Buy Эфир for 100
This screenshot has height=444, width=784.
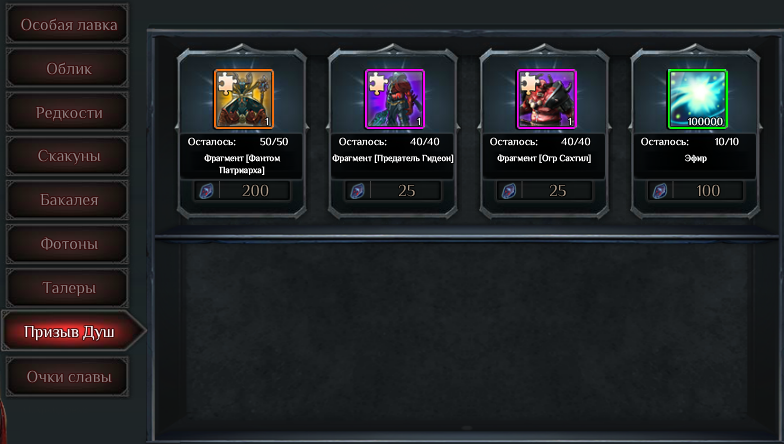[x=697, y=191]
